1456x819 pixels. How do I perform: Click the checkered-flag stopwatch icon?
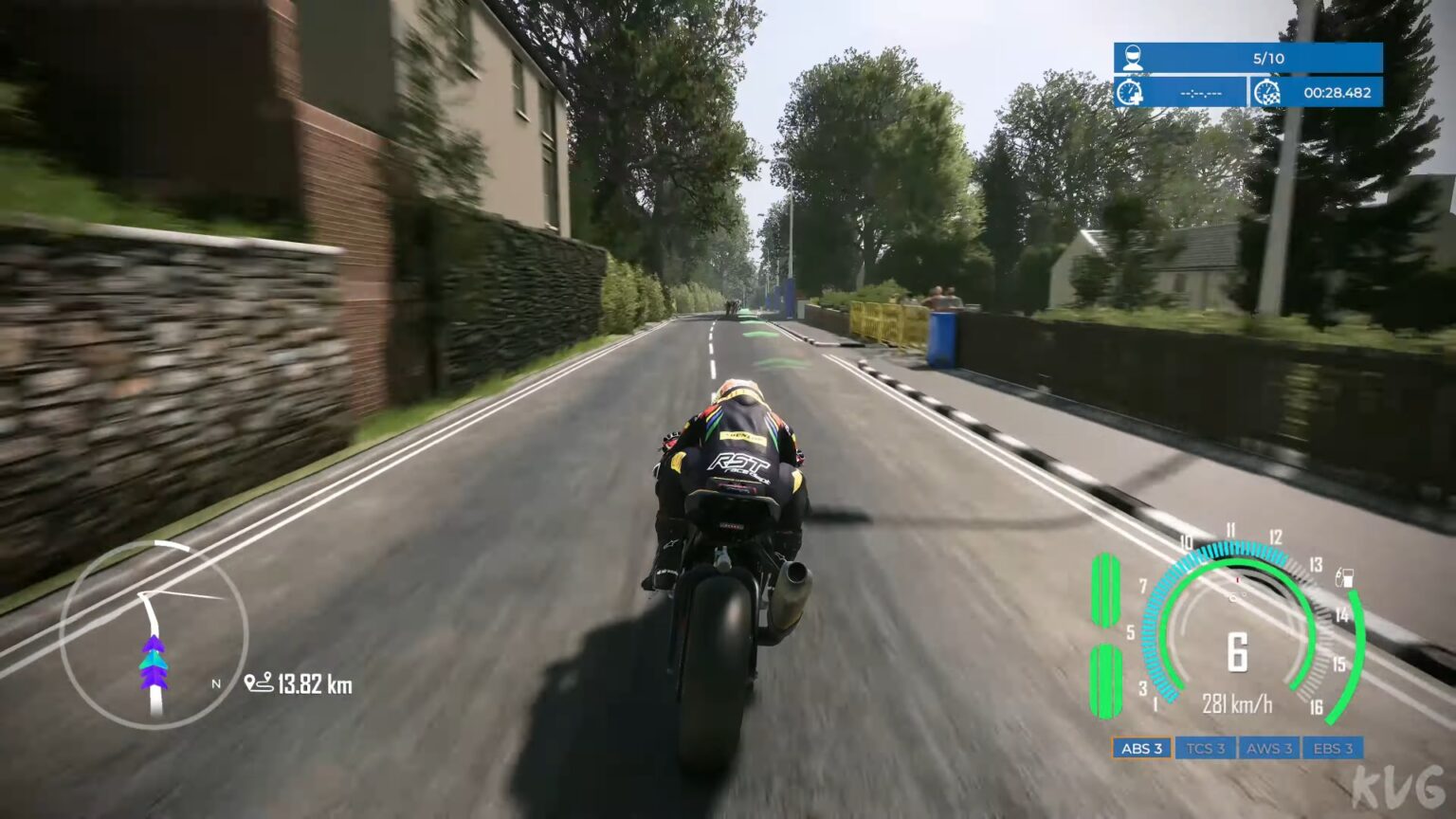coord(1267,94)
